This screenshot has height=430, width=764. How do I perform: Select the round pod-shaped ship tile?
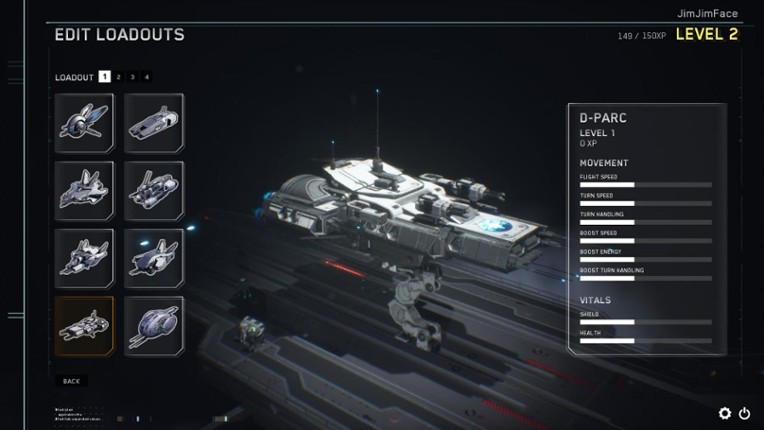[x=154, y=325]
